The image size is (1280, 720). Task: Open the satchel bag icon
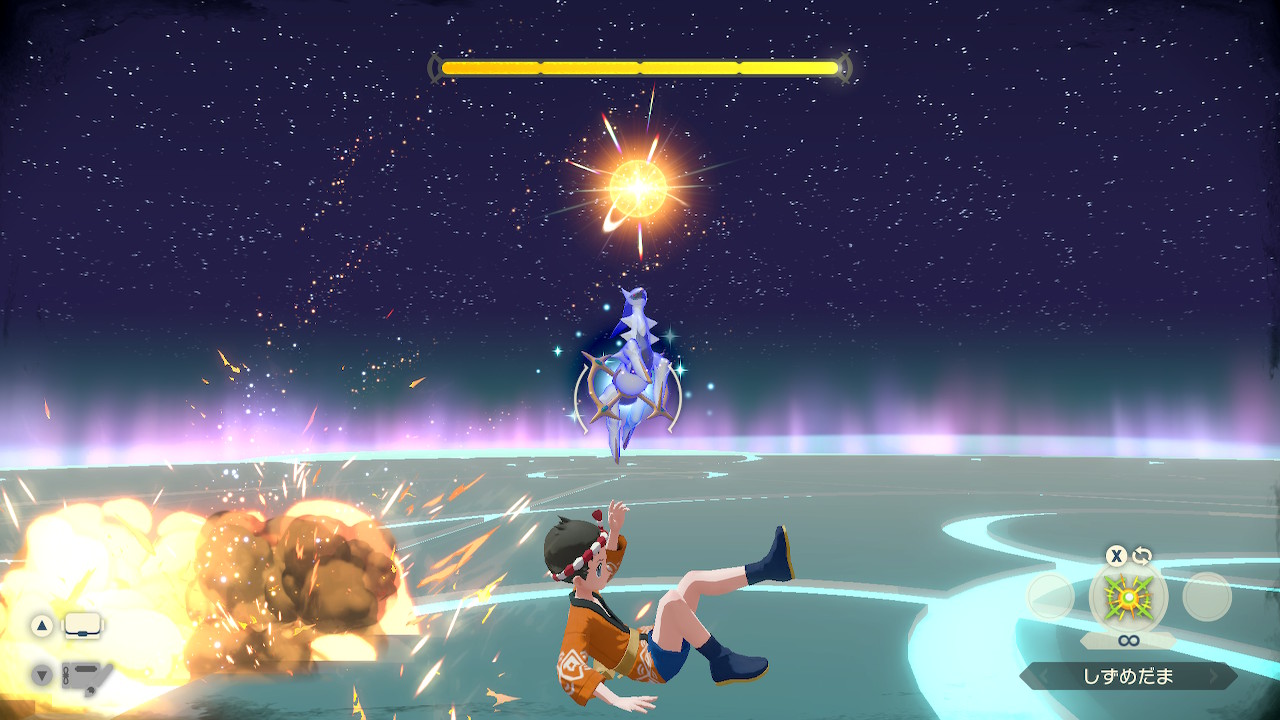pos(83,626)
